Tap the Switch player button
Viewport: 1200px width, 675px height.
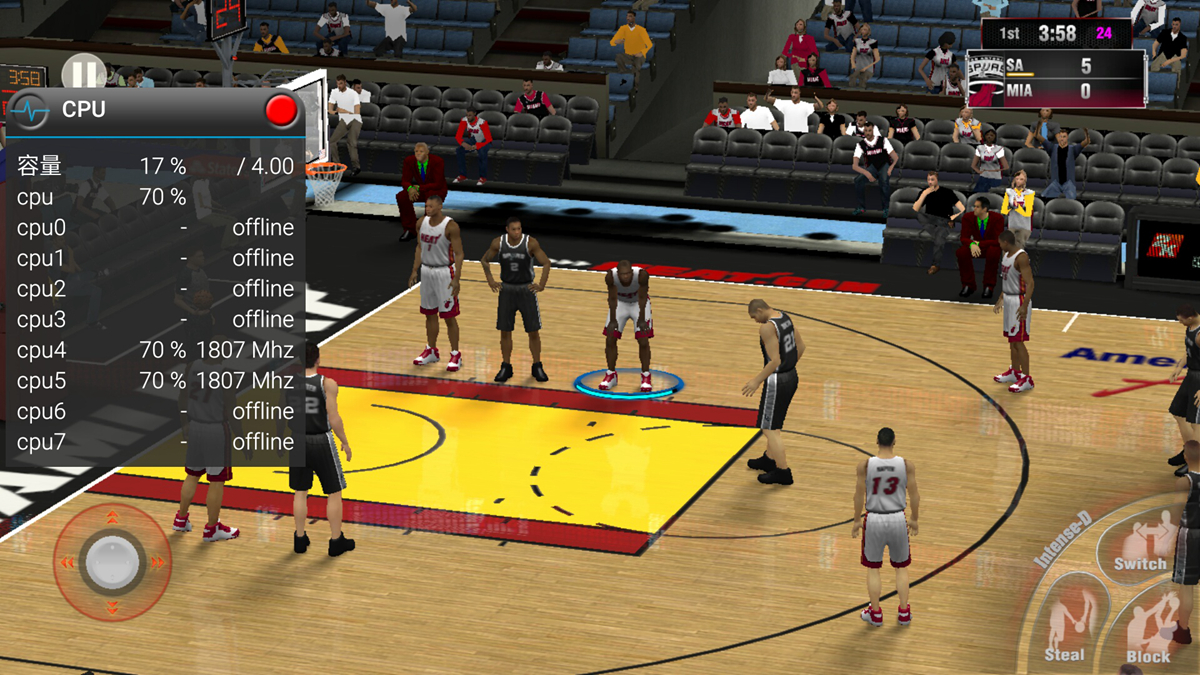(1141, 545)
